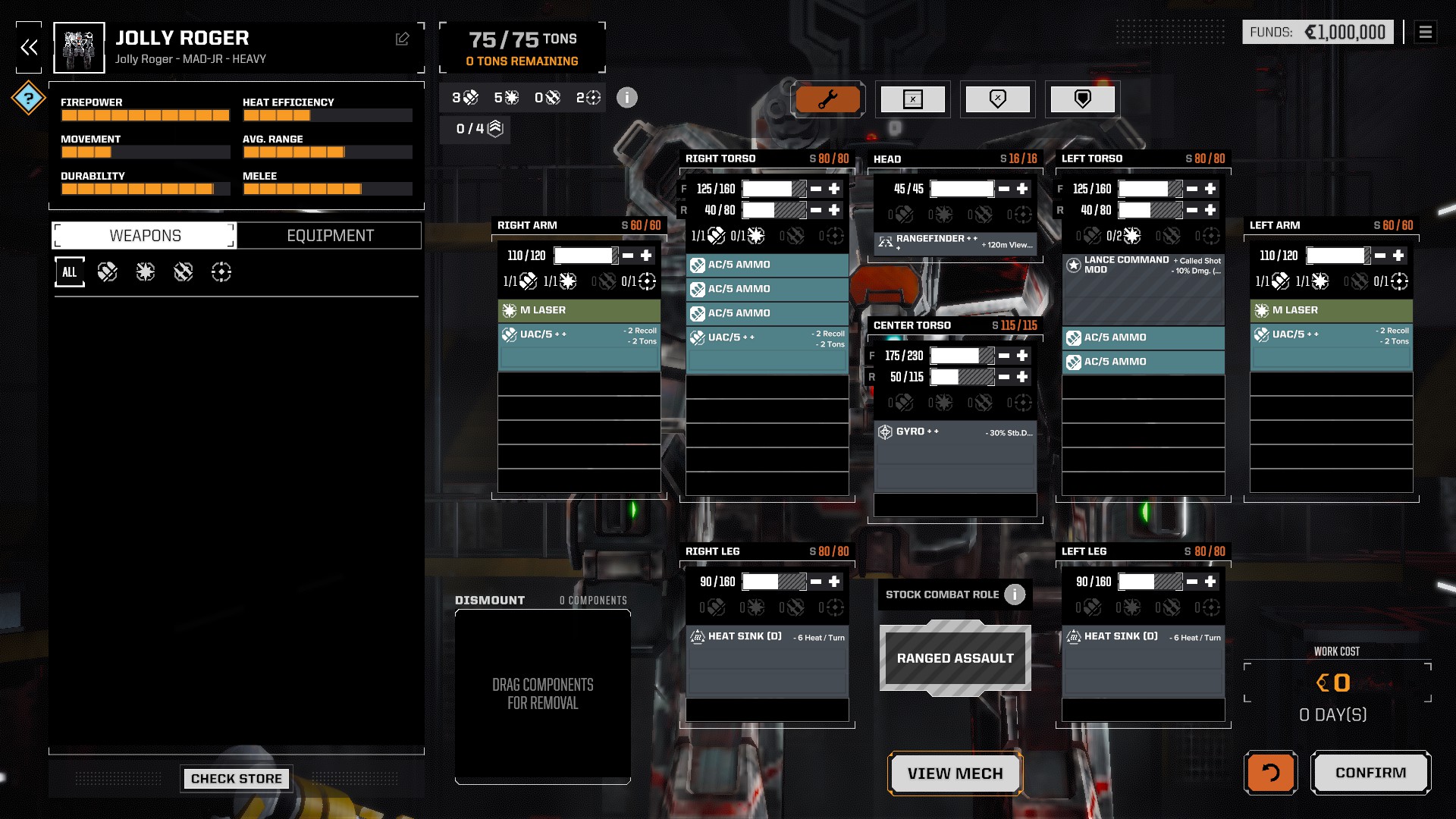
Task: Click the orange undo changes button
Action: pyautogui.click(x=1270, y=773)
